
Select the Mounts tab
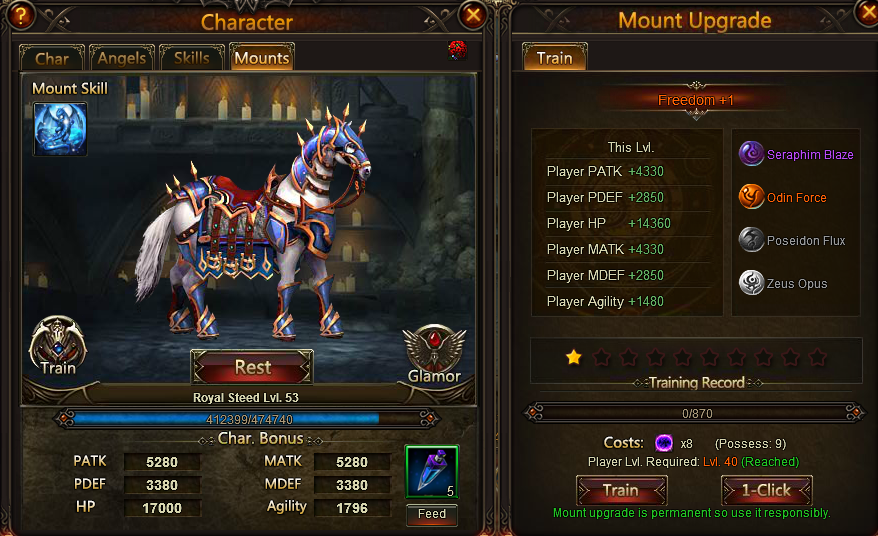point(261,58)
